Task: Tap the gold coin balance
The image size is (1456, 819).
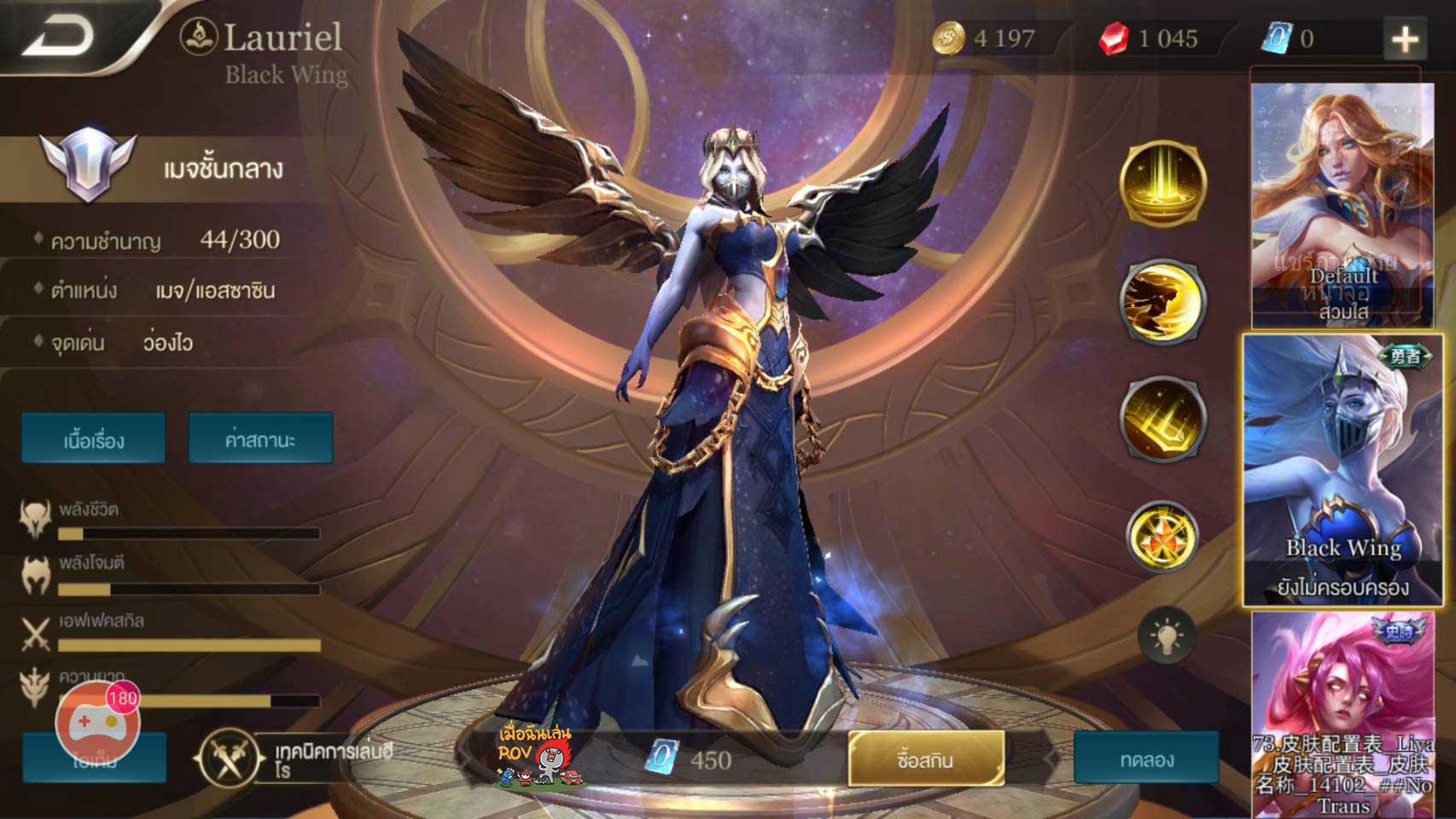Action: (986, 38)
